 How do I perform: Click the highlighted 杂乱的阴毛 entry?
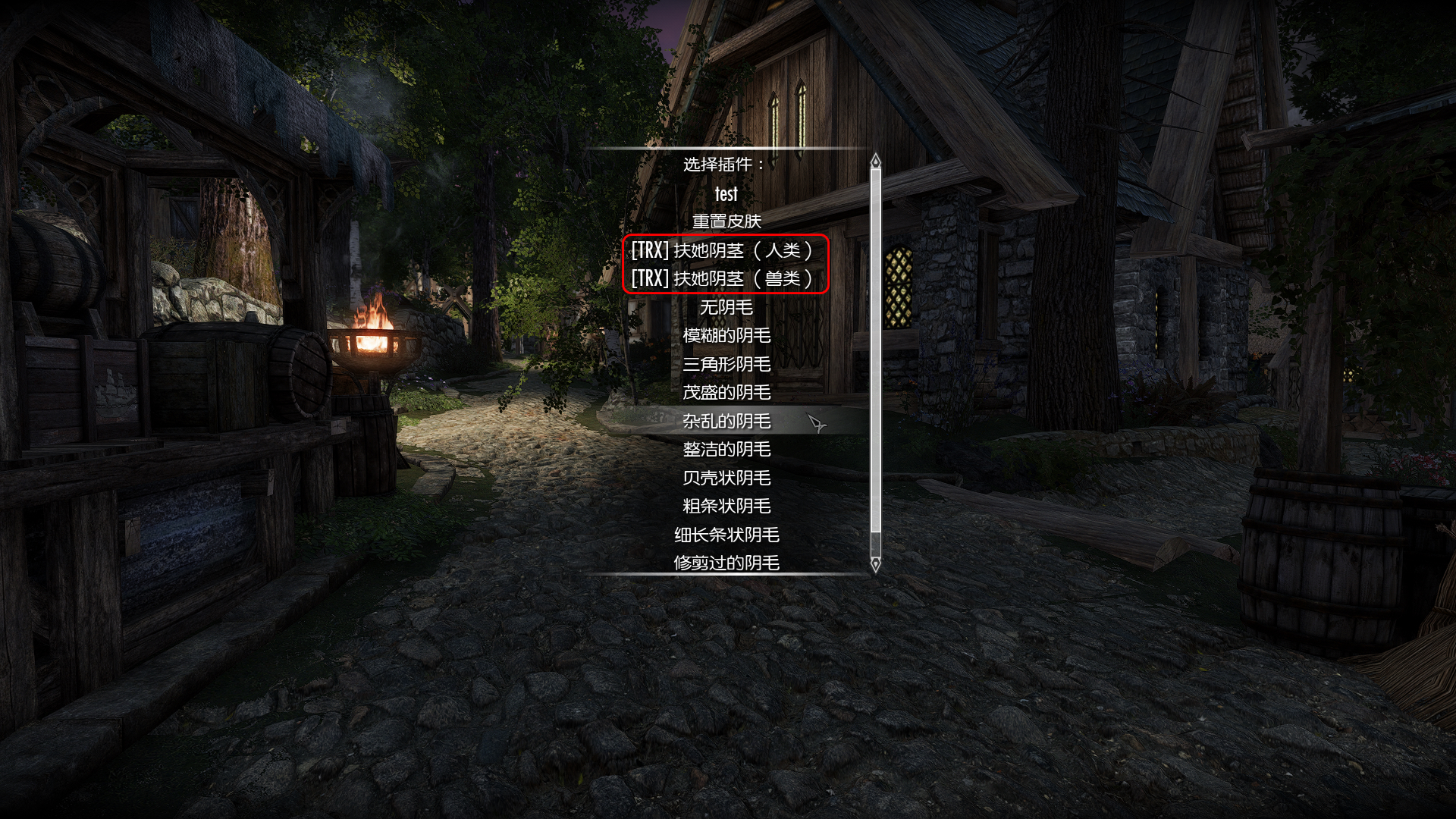tap(726, 421)
